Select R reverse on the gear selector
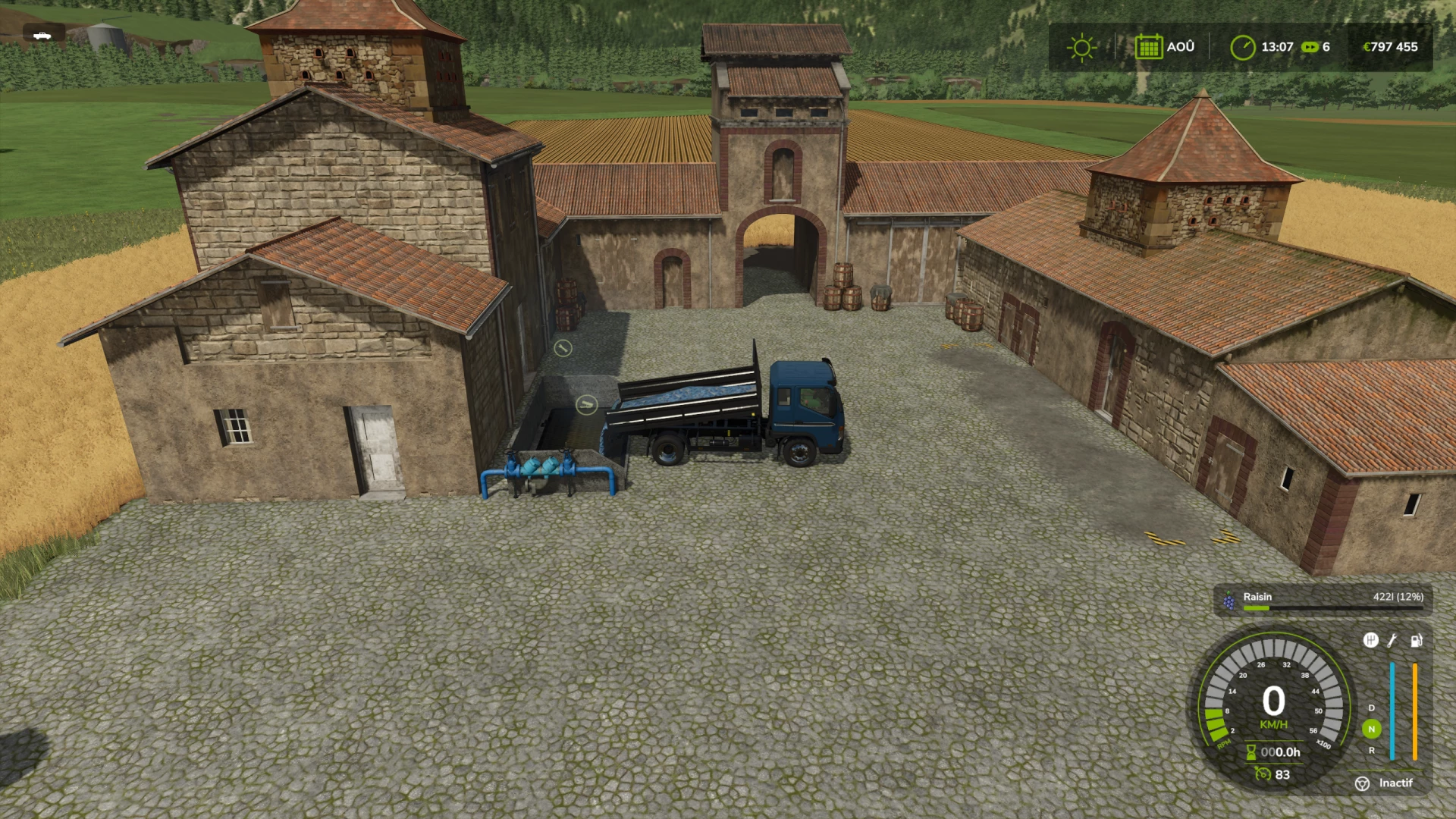This screenshot has height=819, width=1456. click(1372, 751)
